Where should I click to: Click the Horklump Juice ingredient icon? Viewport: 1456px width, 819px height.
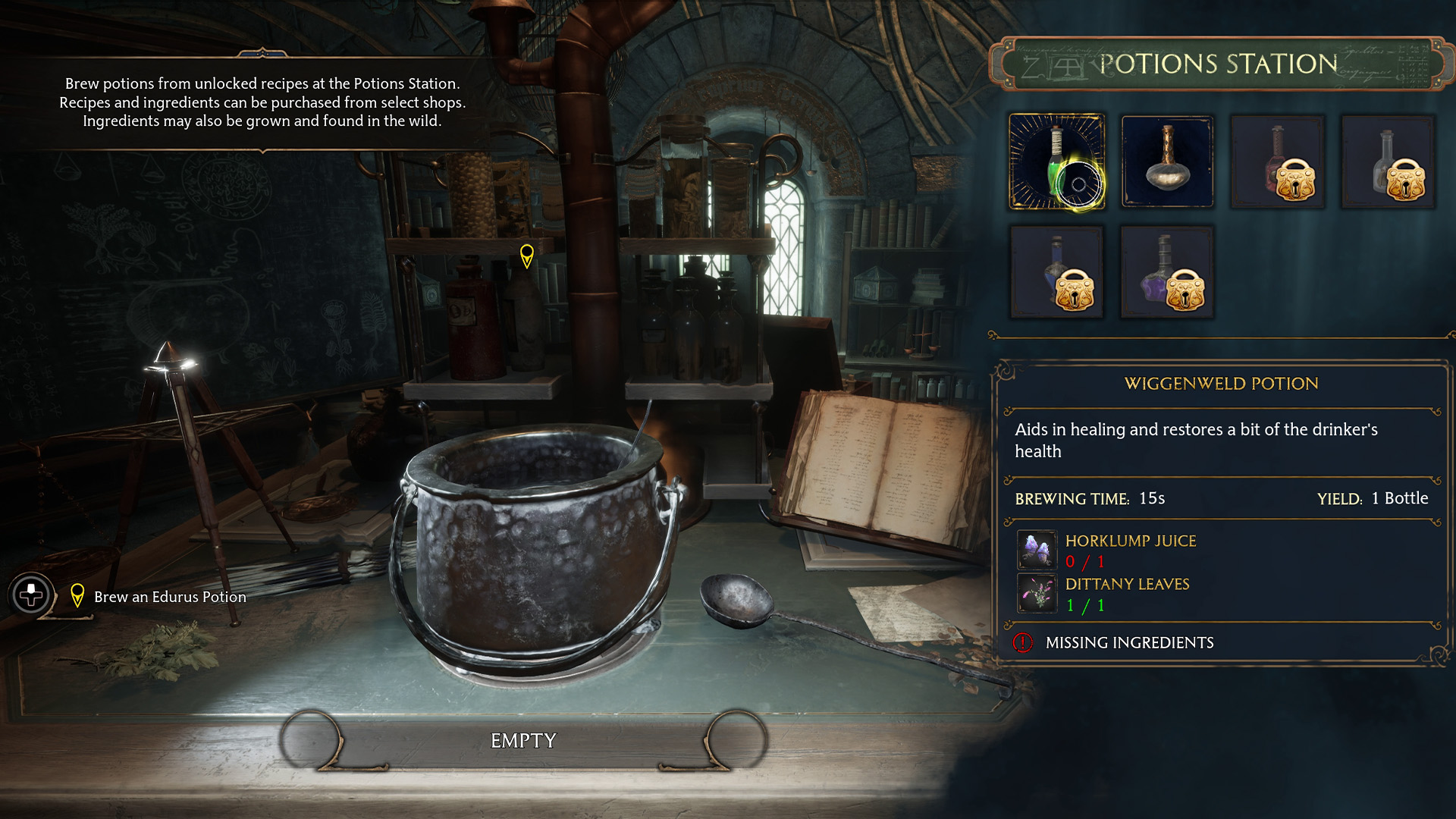coord(1037,550)
